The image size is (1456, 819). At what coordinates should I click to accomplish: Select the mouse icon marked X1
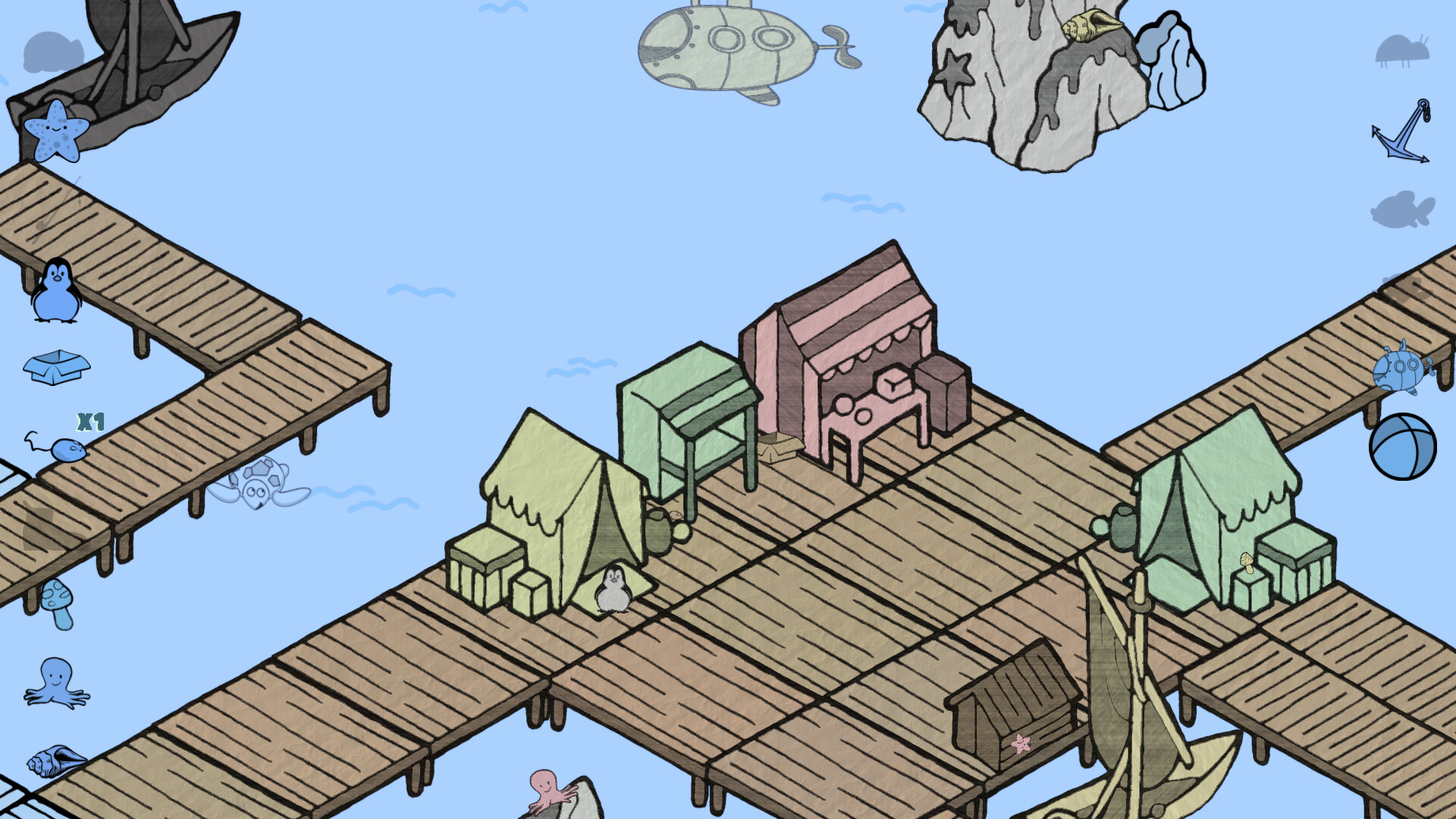[67, 449]
